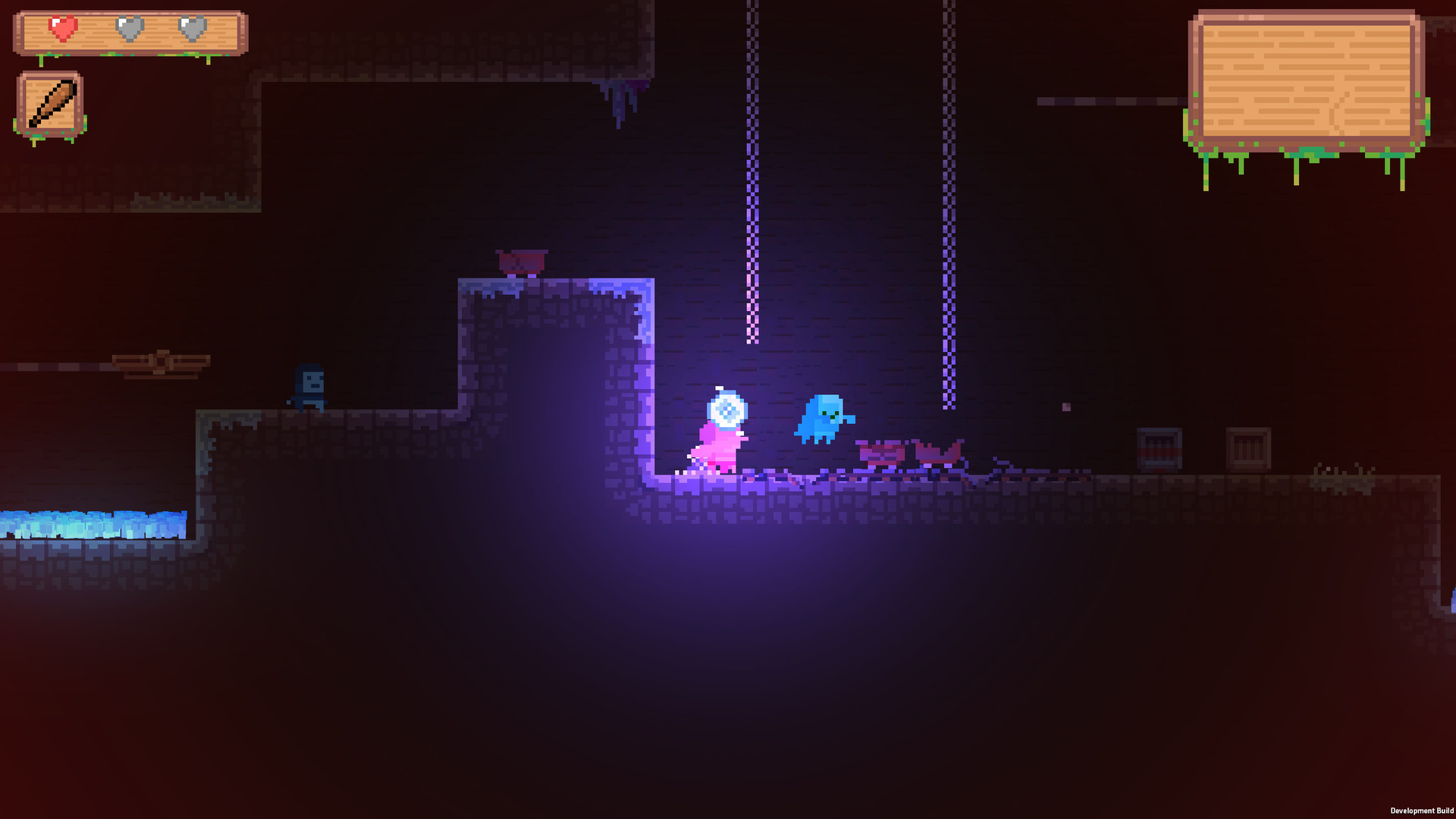Toggle the red-striped crate on the right platform
Screen dimensions: 1456x819
[1158, 447]
